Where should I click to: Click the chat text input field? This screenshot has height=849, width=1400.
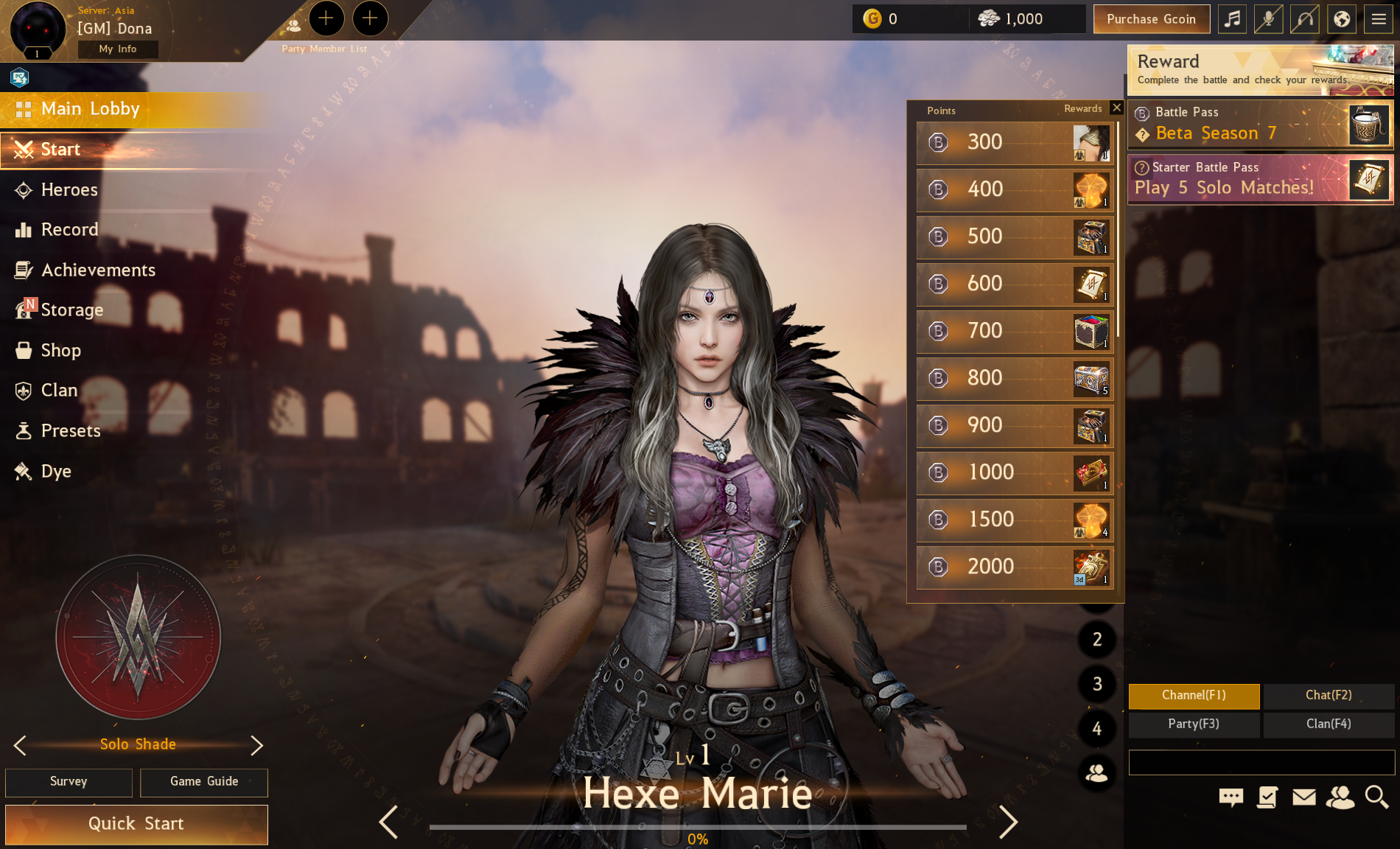(1261, 763)
